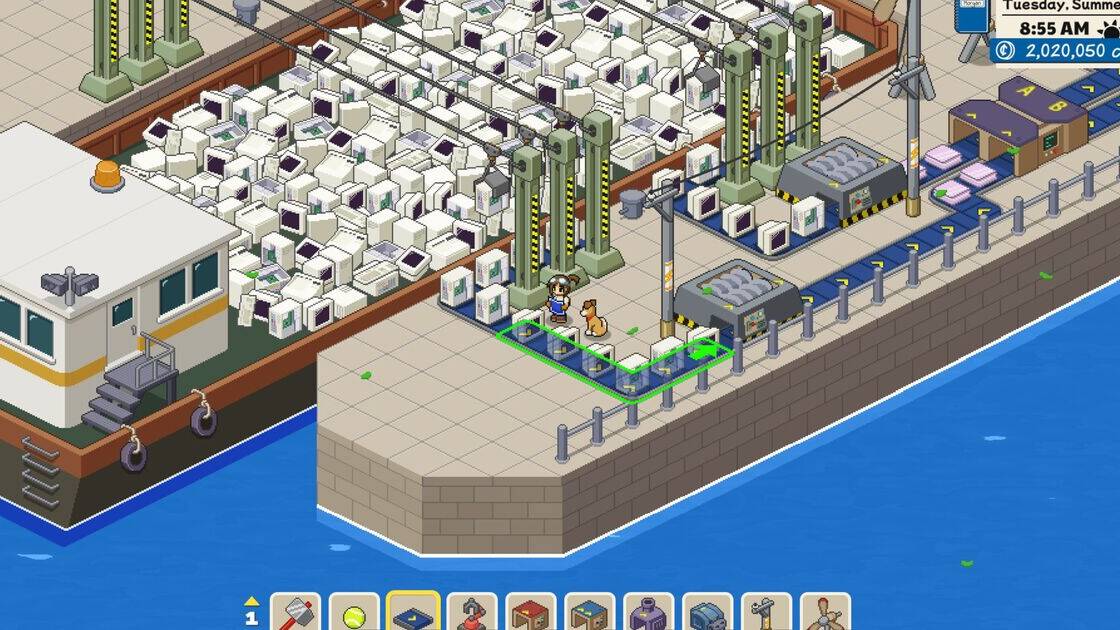Select the blue conveyor belt slot

(x=414, y=613)
